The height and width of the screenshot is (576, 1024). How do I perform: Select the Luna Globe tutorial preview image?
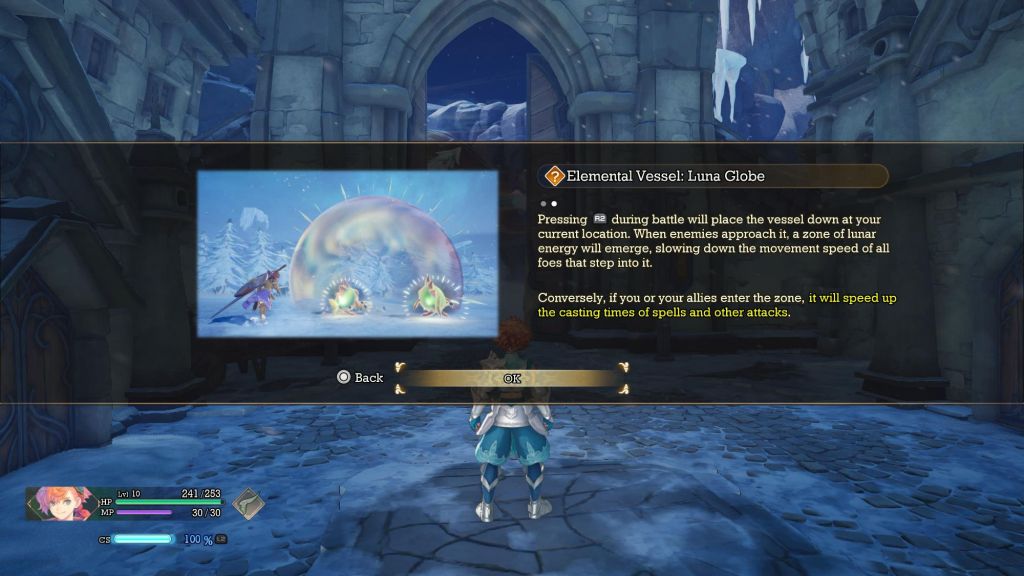347,253
